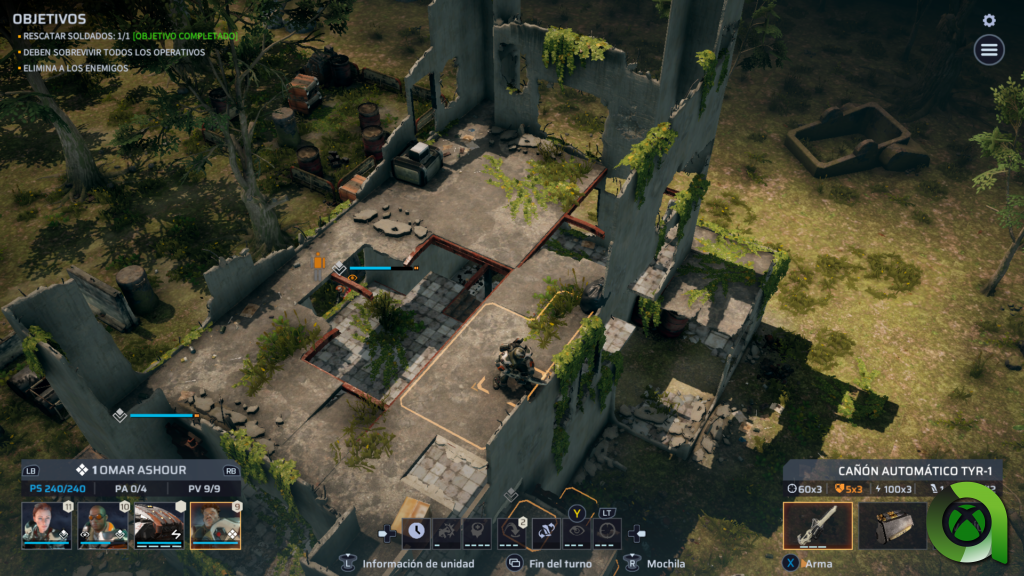This screenshot has width=1024, height=576.
Task: Activate the clock ability icon
Action: pyautogui.click(x=416, y=533)
